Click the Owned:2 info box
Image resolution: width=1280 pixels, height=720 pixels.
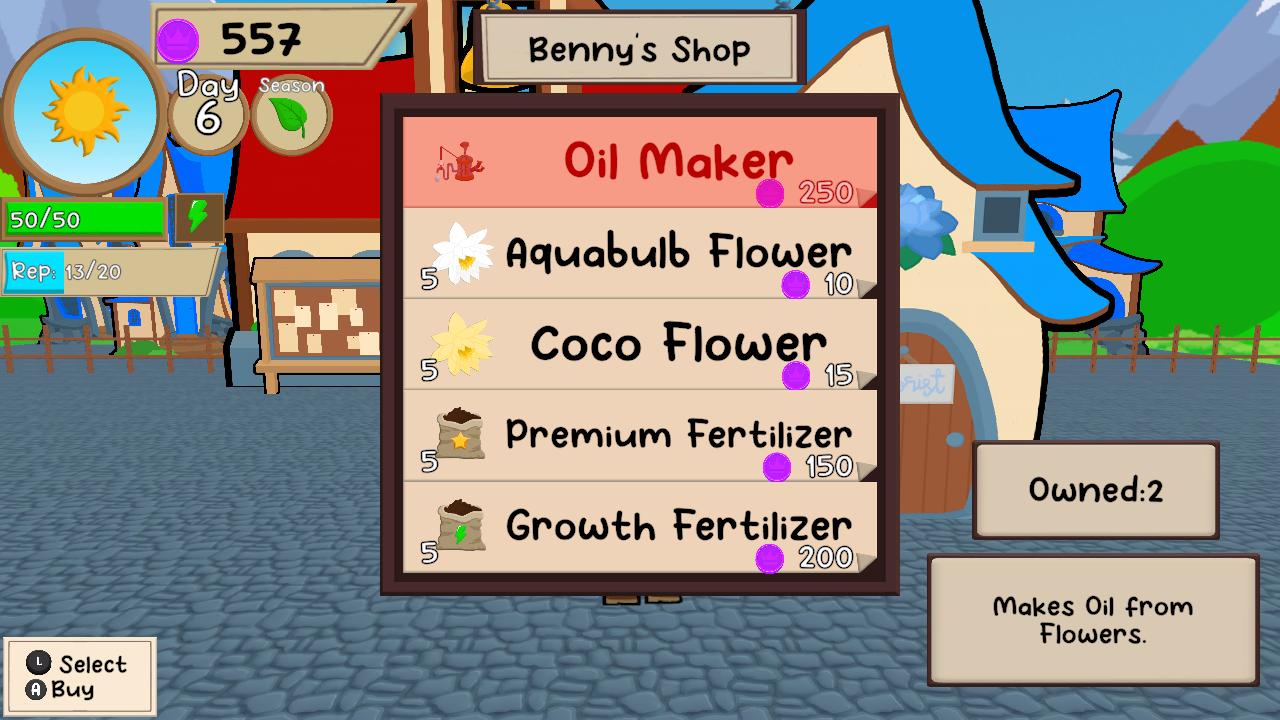pyautogui.click(x=1095, y=489)
